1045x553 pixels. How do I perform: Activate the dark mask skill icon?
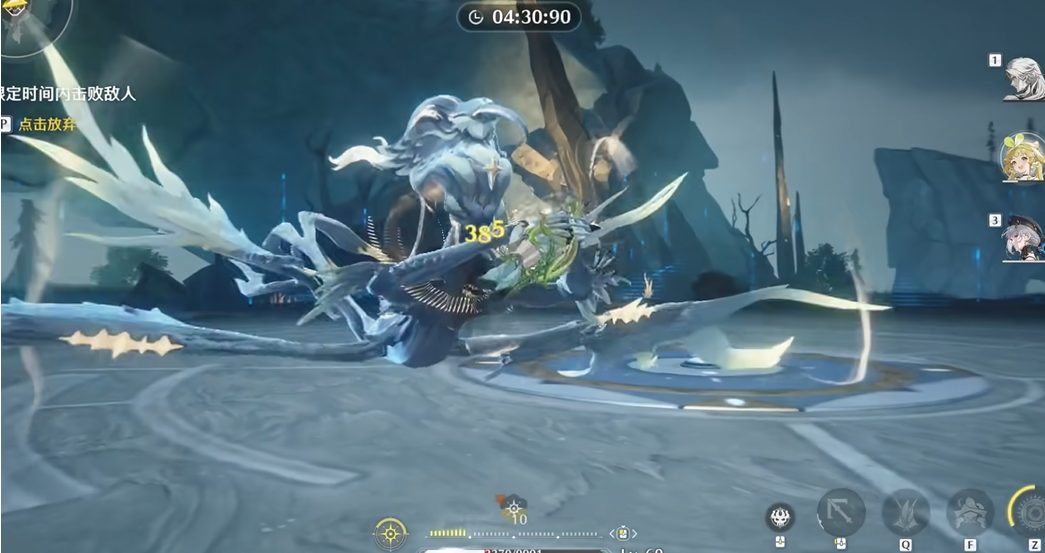[x=780, y=517]
